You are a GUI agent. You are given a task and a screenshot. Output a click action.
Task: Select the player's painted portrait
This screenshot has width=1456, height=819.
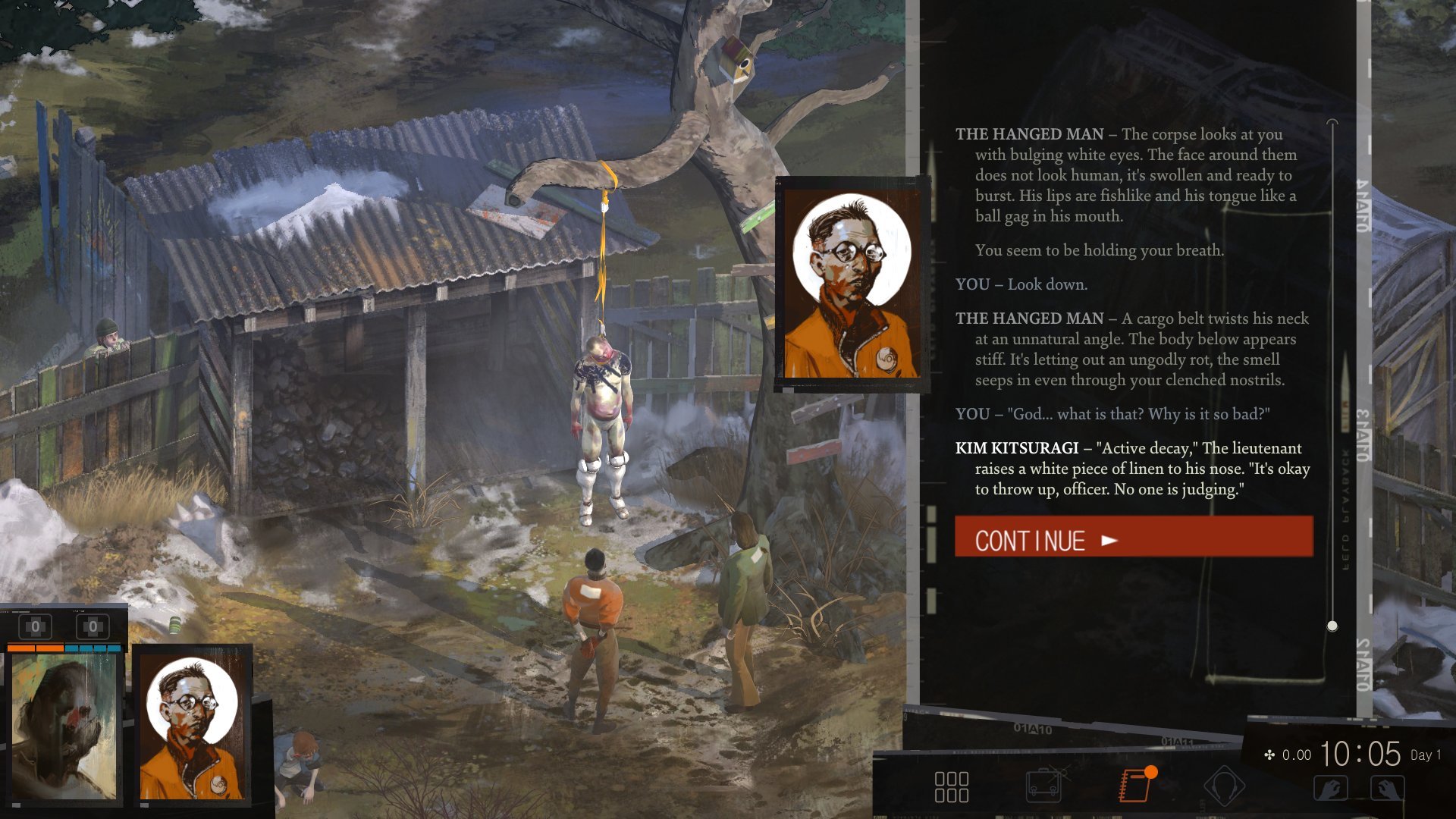coord(64,726)
